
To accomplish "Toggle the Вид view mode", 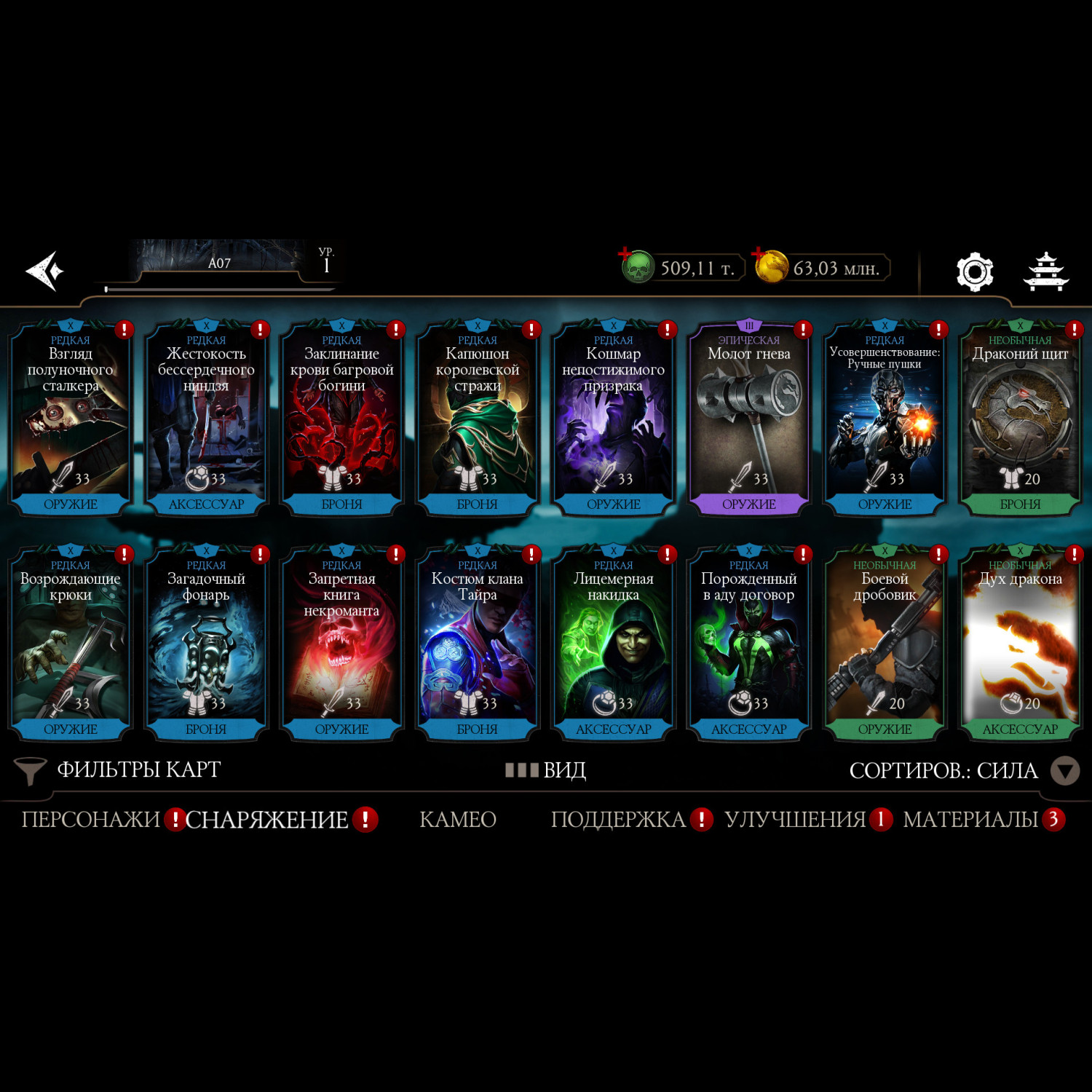I will click(x=547, y=770).
